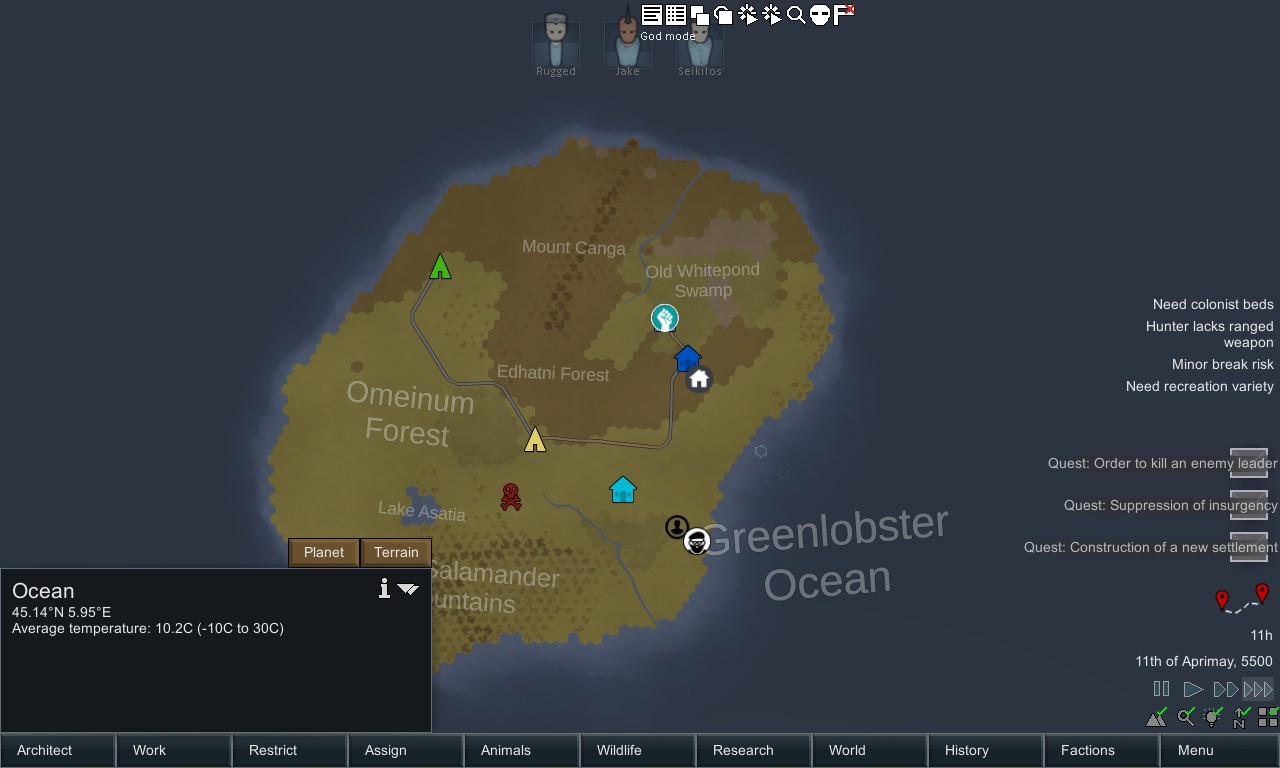Open the Assign menu

click(x=406, y=750)
